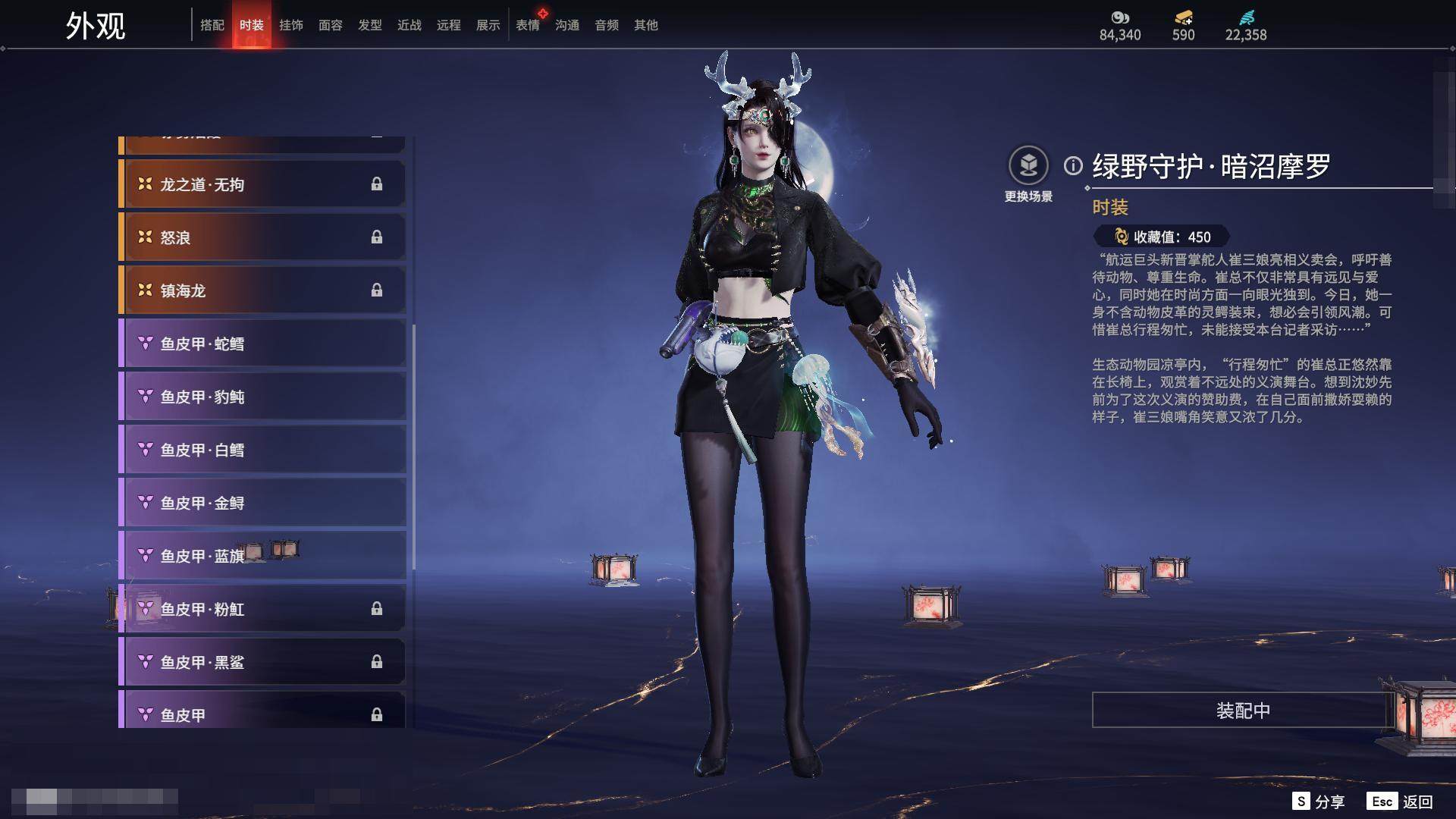Click the 更换场景 scene change icon
The image size is (1456, 819).
[1028, 166]
